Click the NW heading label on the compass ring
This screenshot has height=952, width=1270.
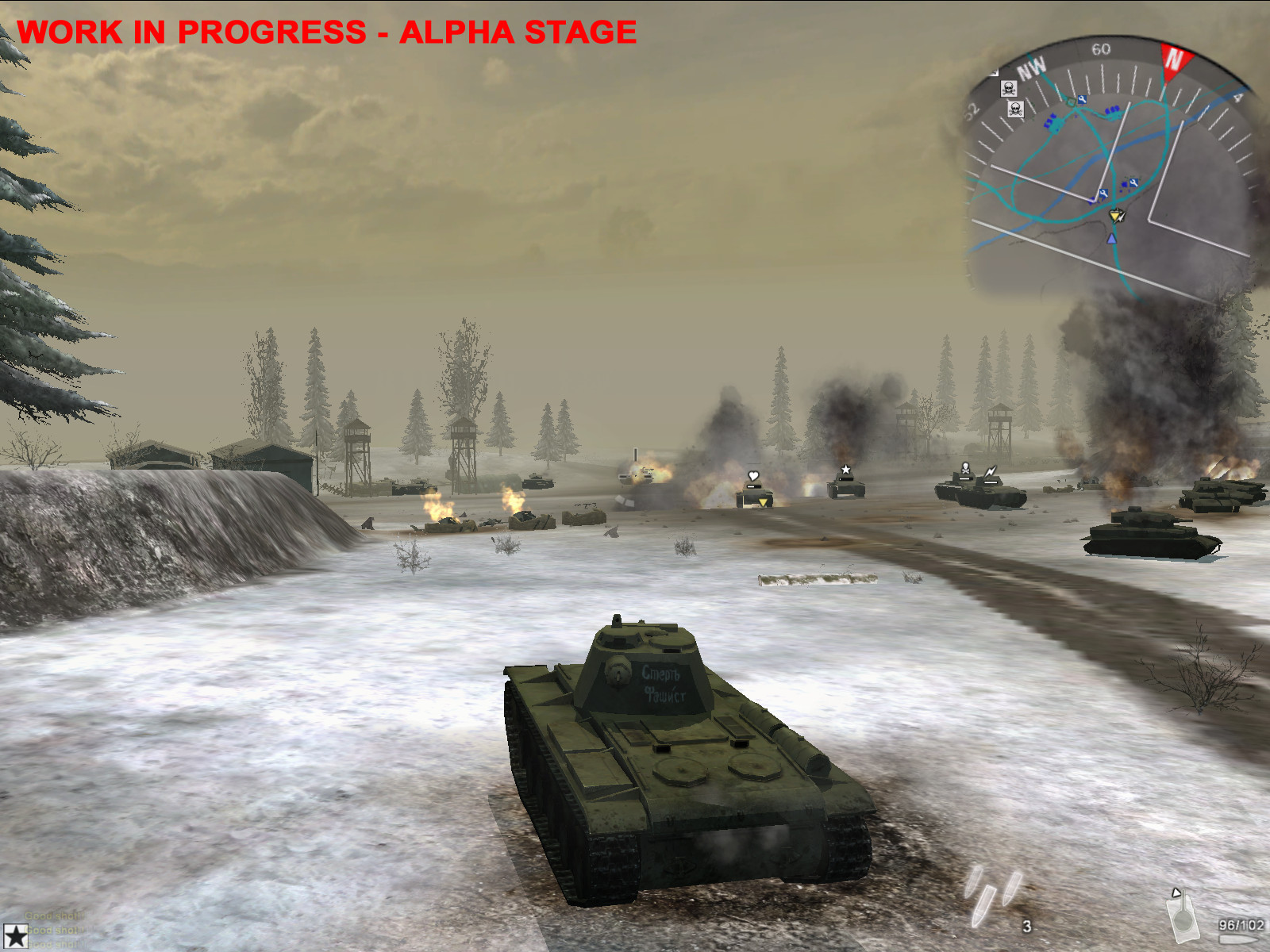coord(1033,66)
